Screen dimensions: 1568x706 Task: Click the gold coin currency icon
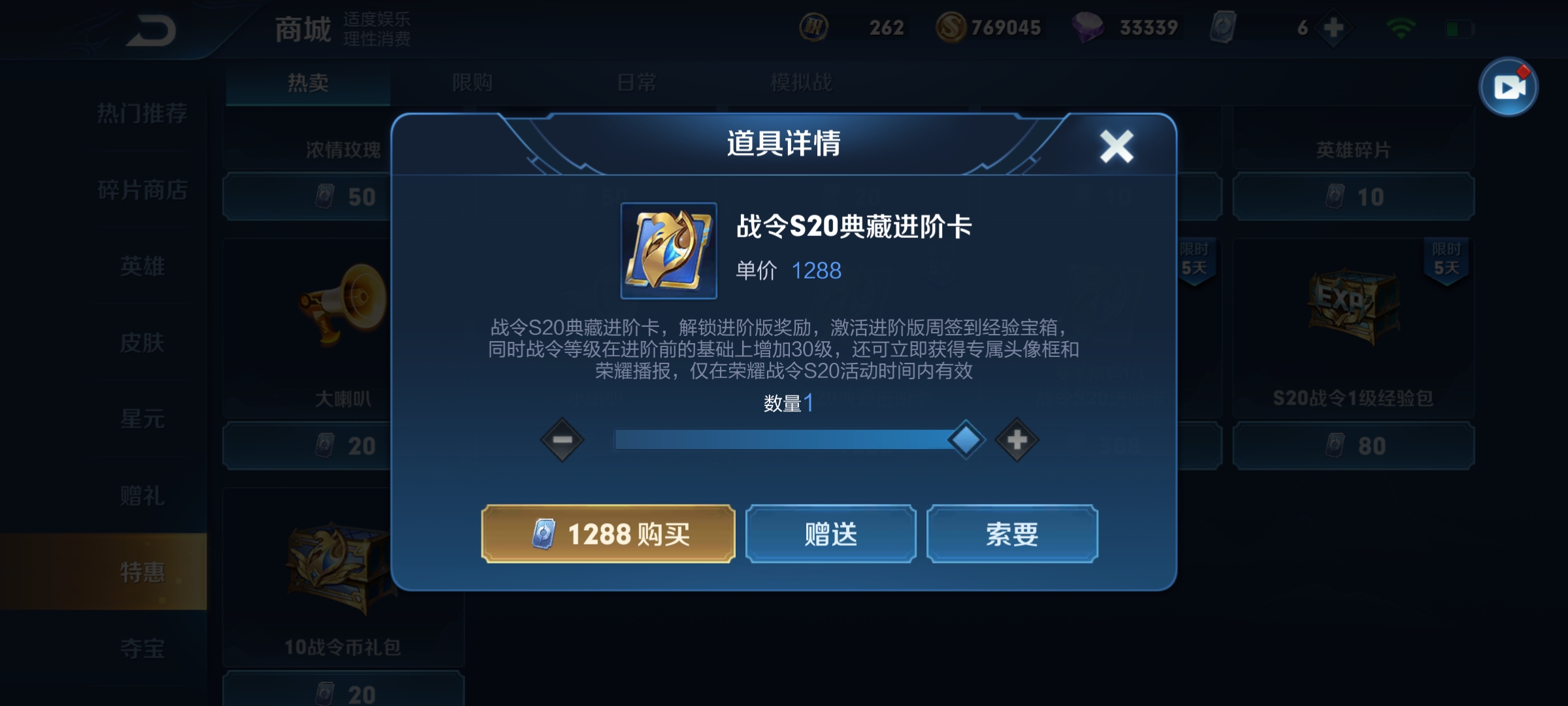[953, 27]
